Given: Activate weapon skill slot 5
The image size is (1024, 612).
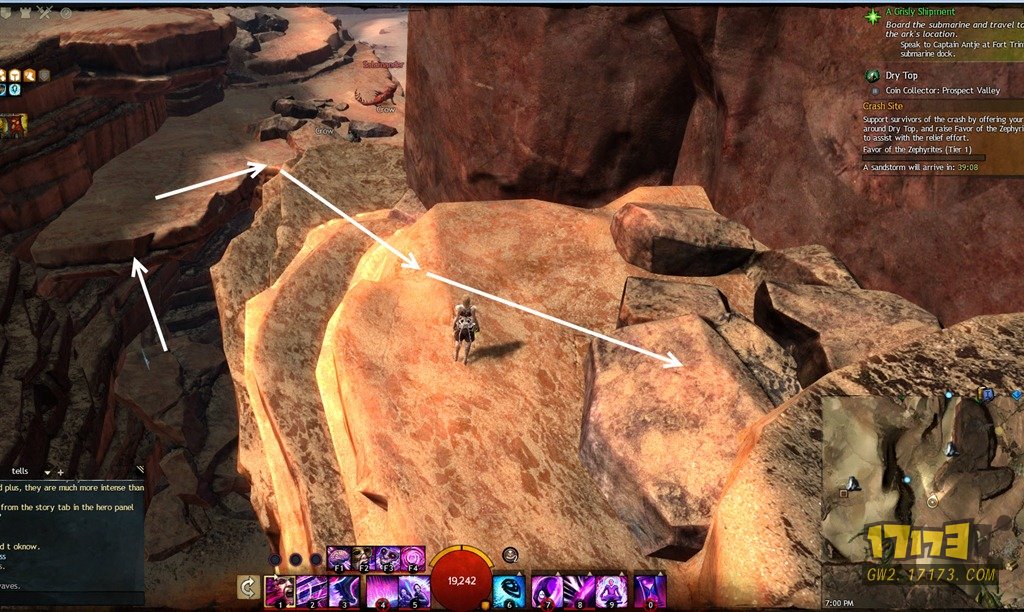Looking at the screenshot, I should click(414, 591).
